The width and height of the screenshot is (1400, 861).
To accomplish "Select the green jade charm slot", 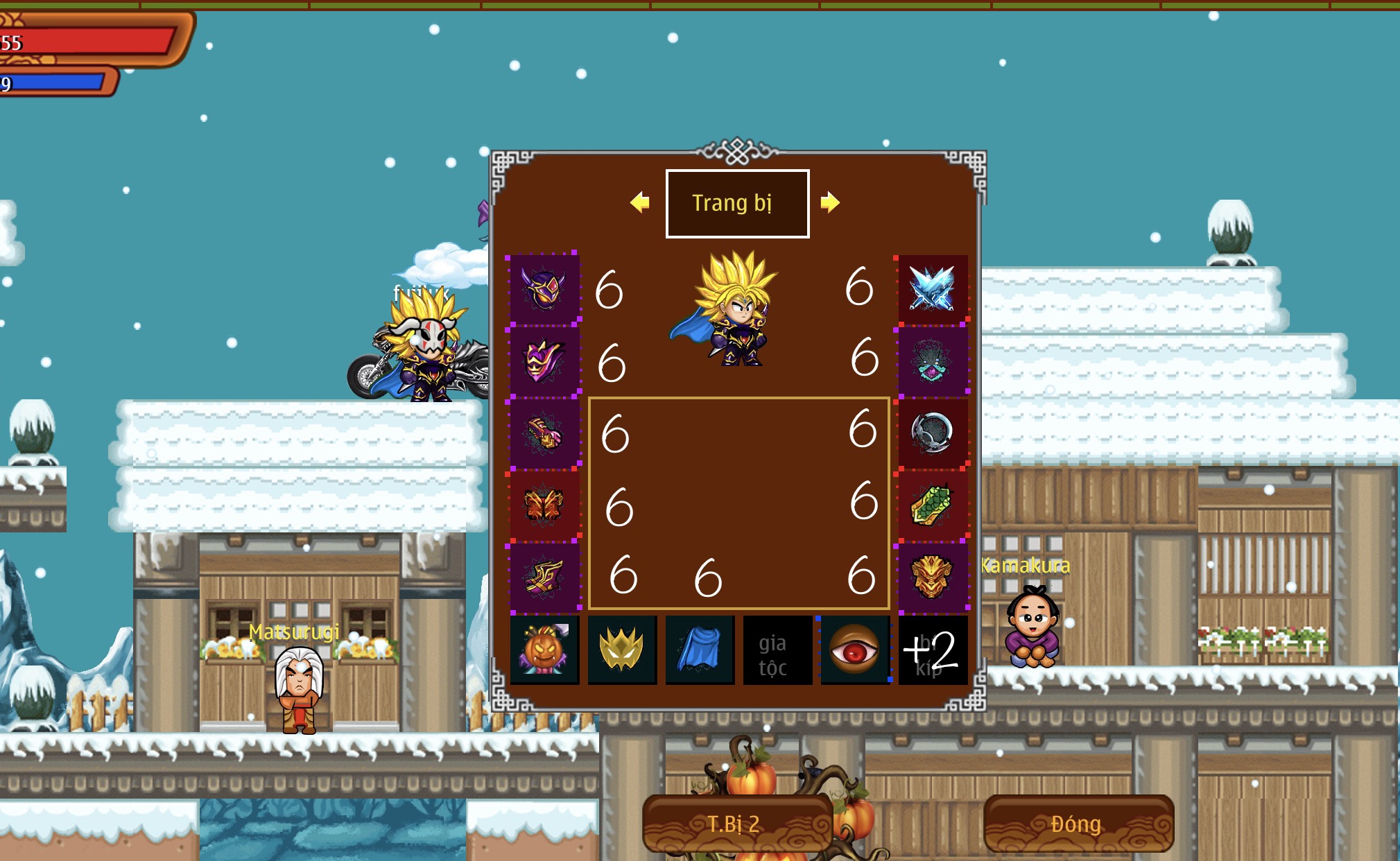I will point(932,505).
